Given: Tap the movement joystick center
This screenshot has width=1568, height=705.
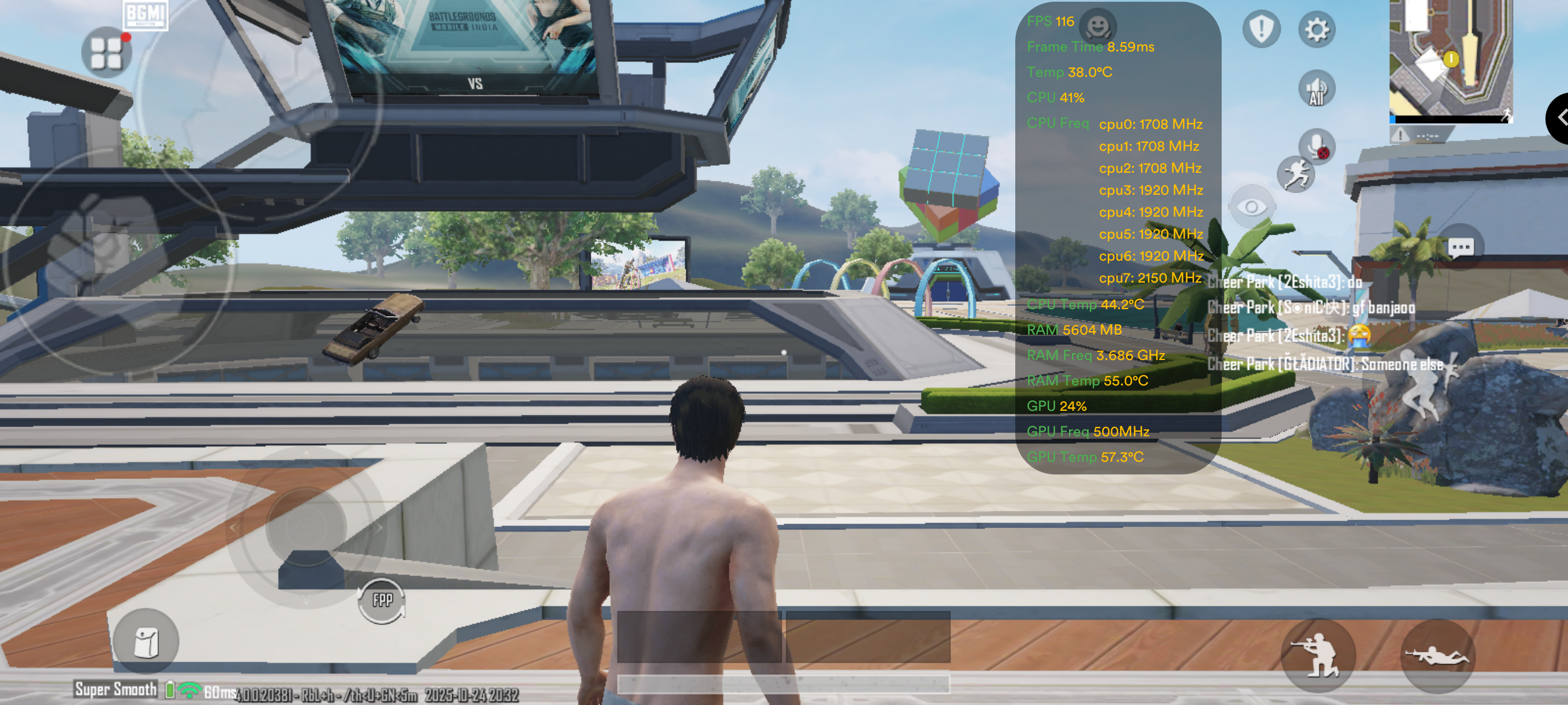Looking at the screenshot, I should coord(306,526).
